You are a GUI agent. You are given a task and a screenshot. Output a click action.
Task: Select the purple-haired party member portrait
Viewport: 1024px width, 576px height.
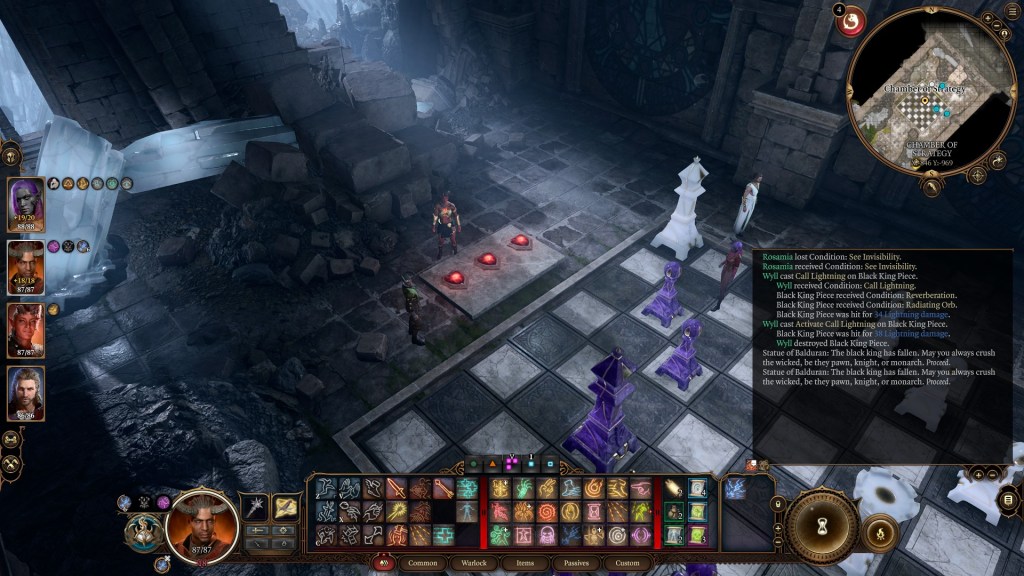(26, 203)
